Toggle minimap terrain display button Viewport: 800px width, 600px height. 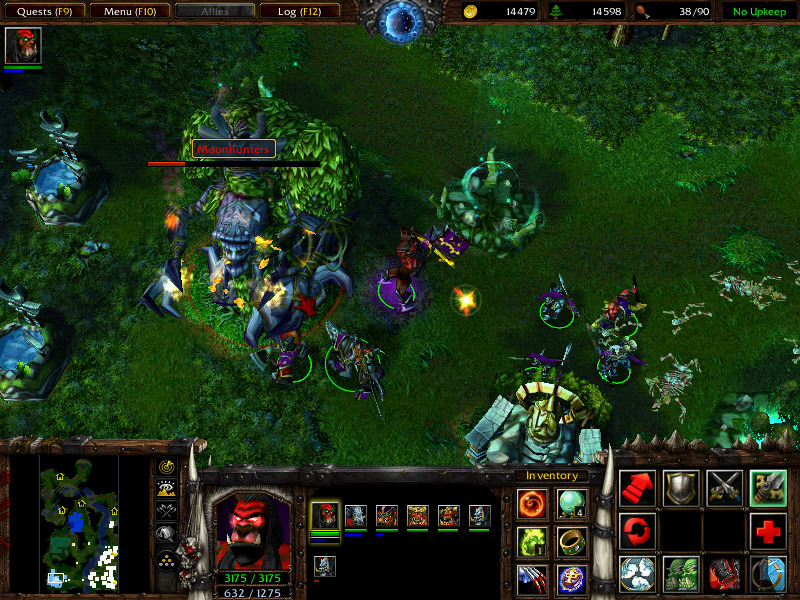[x=167, y=488]
